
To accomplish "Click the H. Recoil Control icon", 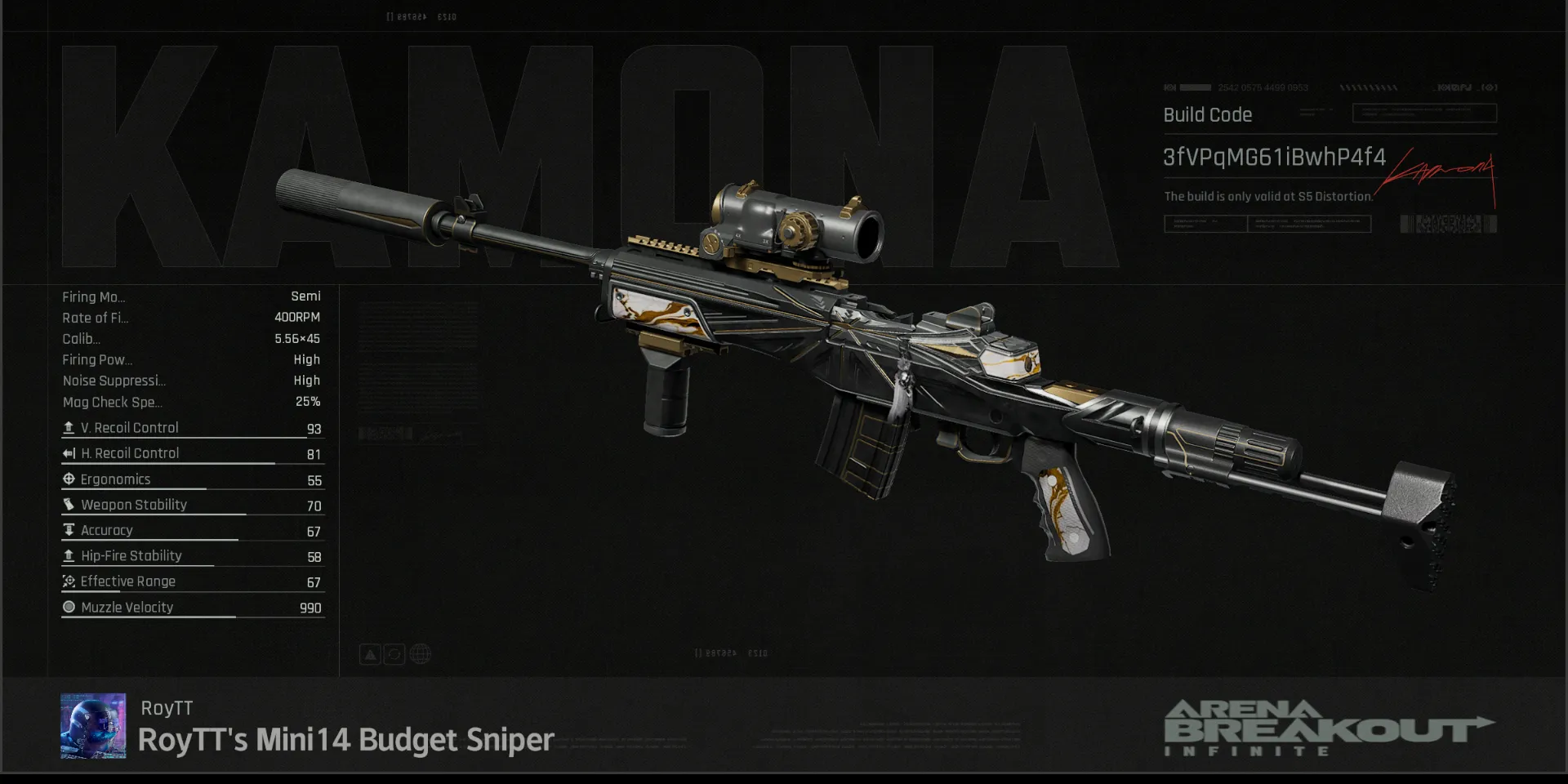I will [69, 453].
